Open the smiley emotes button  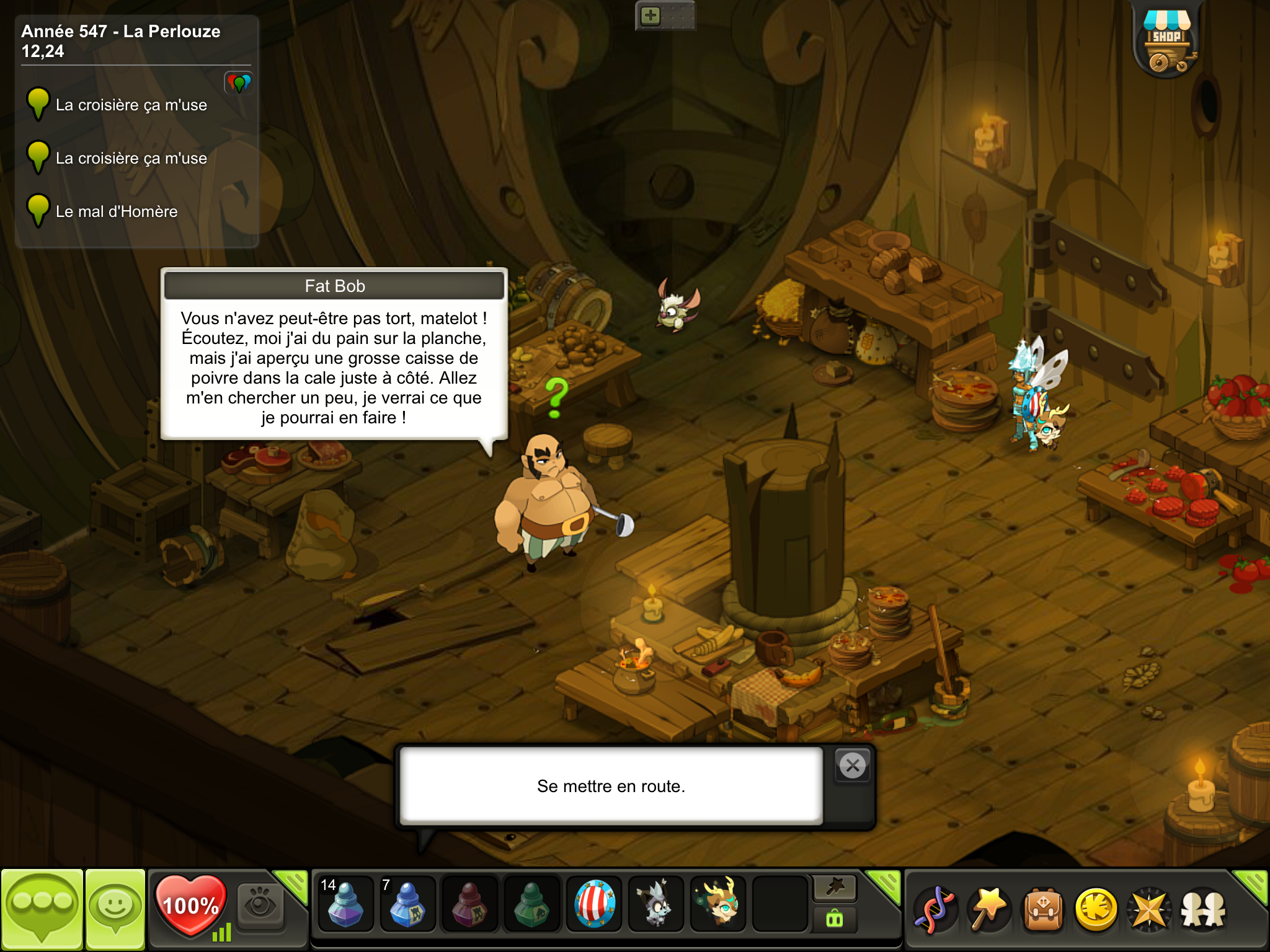tap(115, 909)
